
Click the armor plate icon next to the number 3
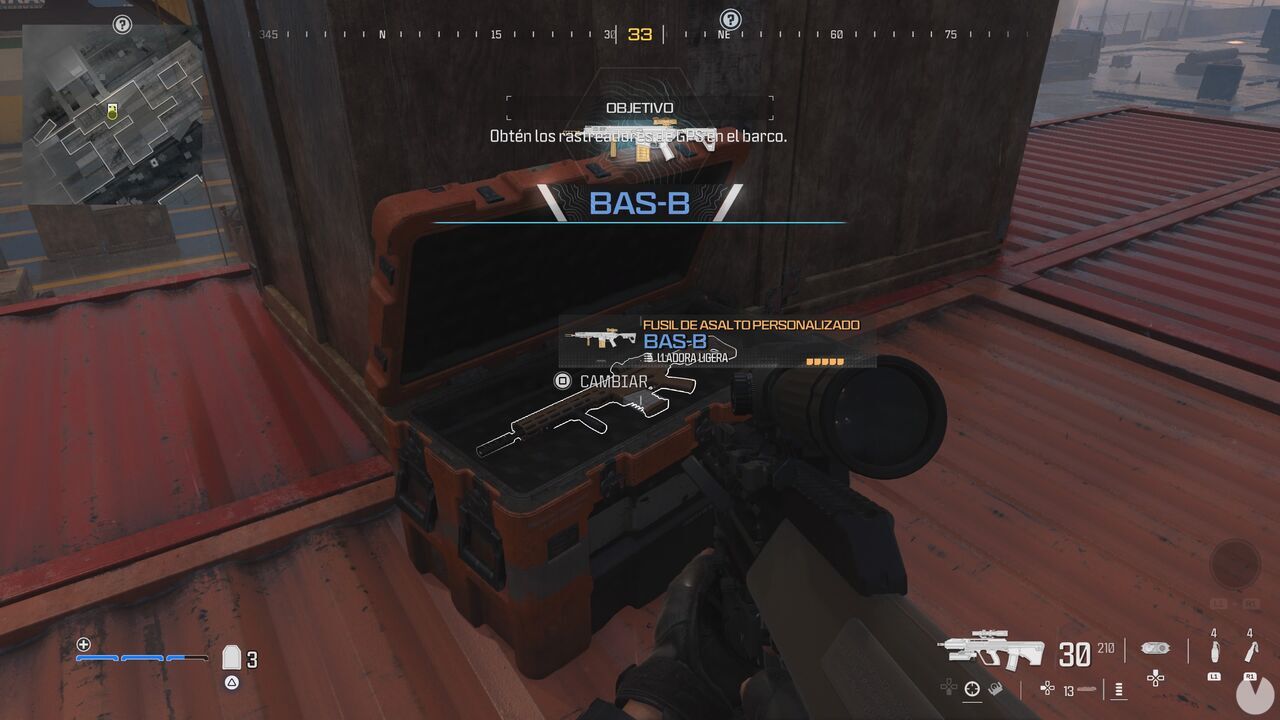point(231,656)
